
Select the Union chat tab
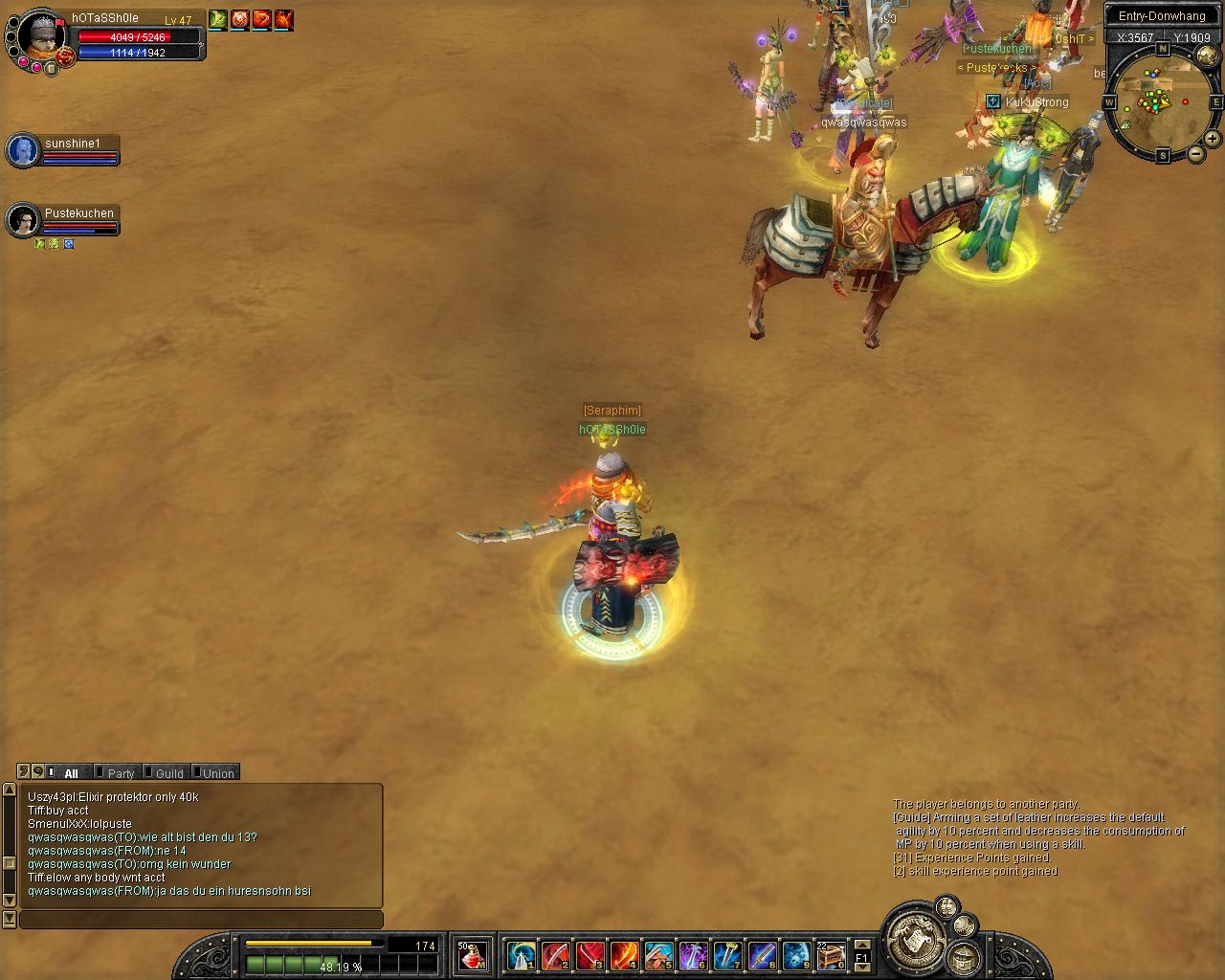click(218, 773)
